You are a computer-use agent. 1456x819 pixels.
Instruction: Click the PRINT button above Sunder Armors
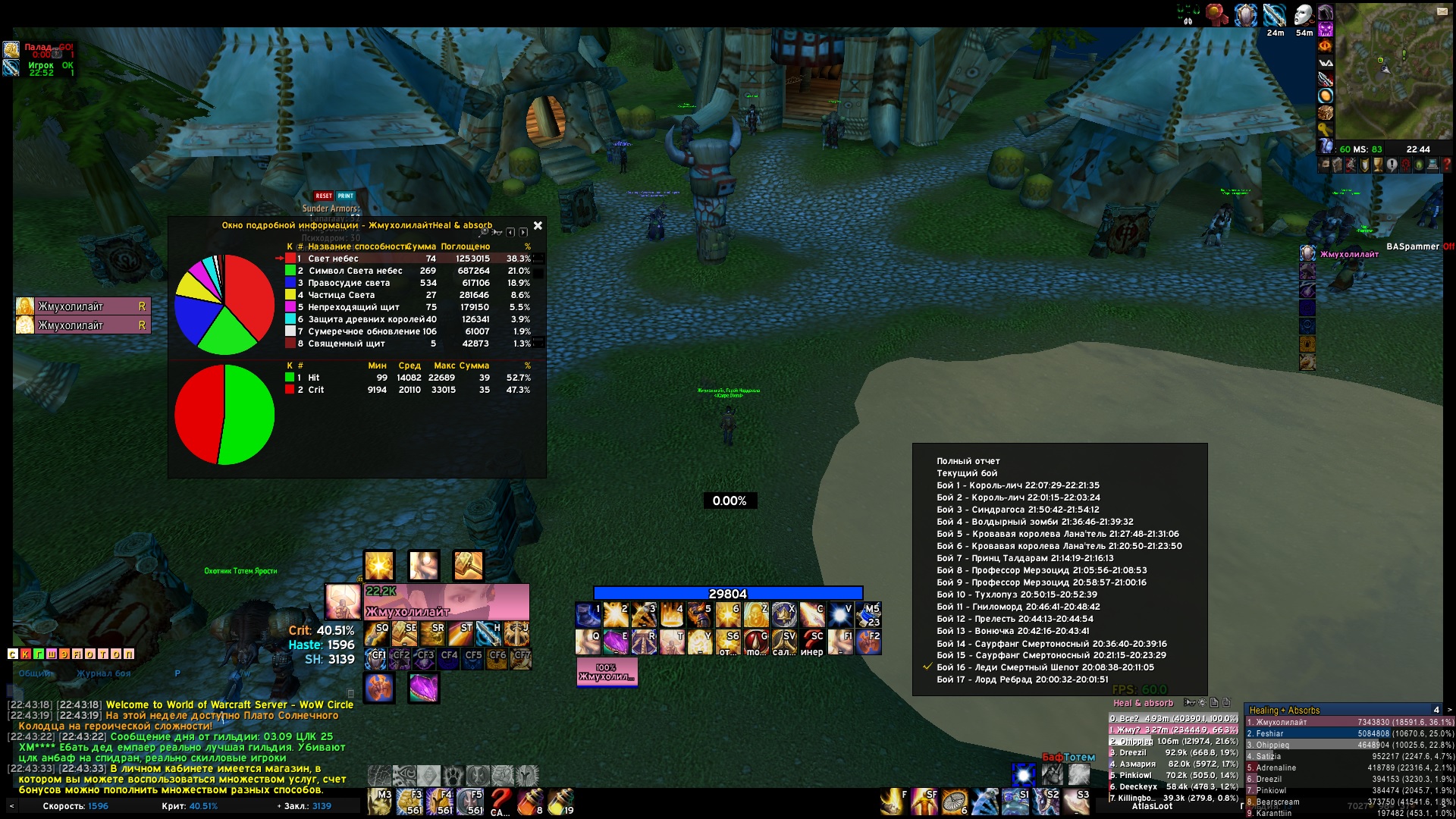point(346,196)
